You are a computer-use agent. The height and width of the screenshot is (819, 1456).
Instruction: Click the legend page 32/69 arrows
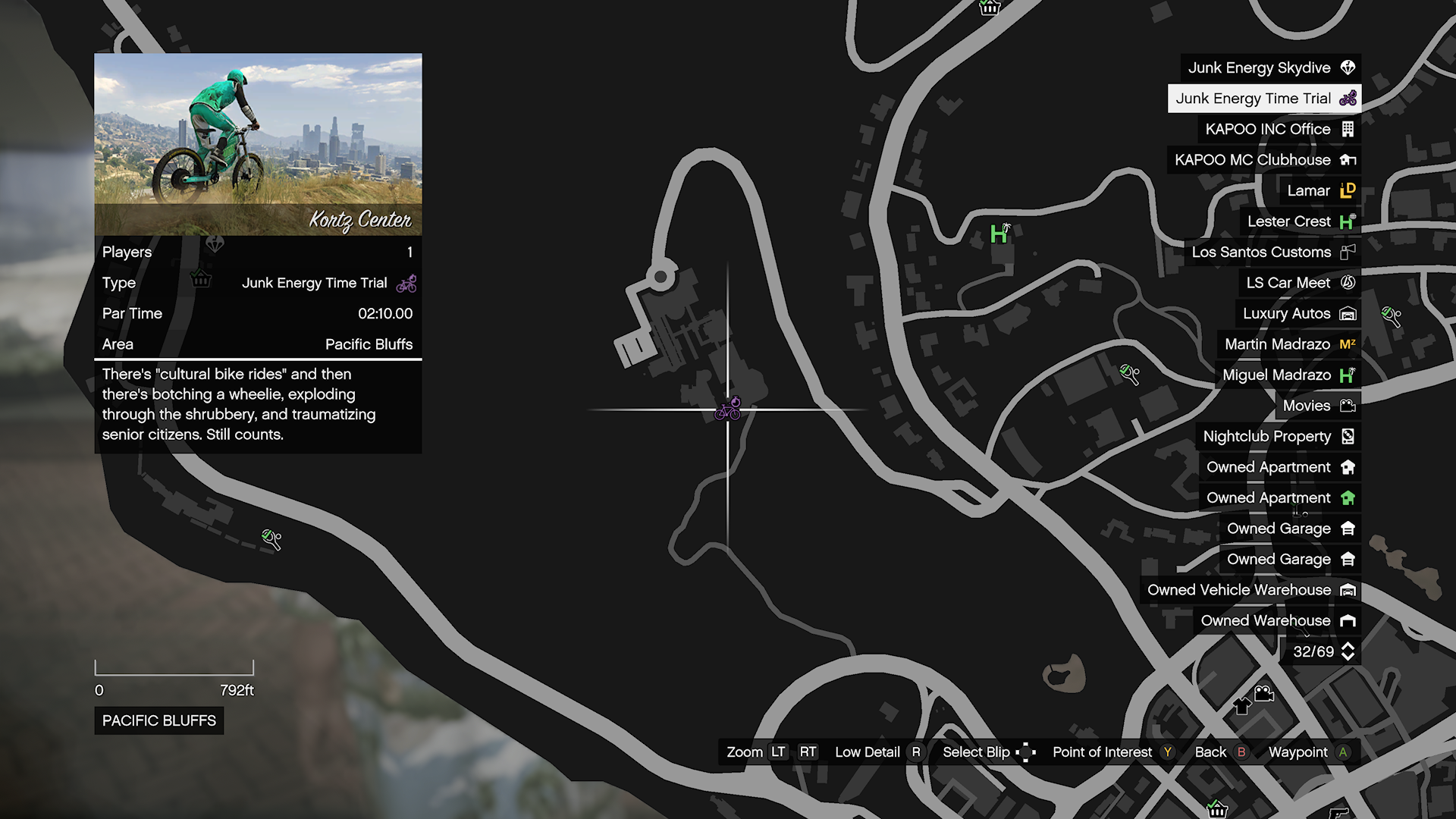[1348, 651]
